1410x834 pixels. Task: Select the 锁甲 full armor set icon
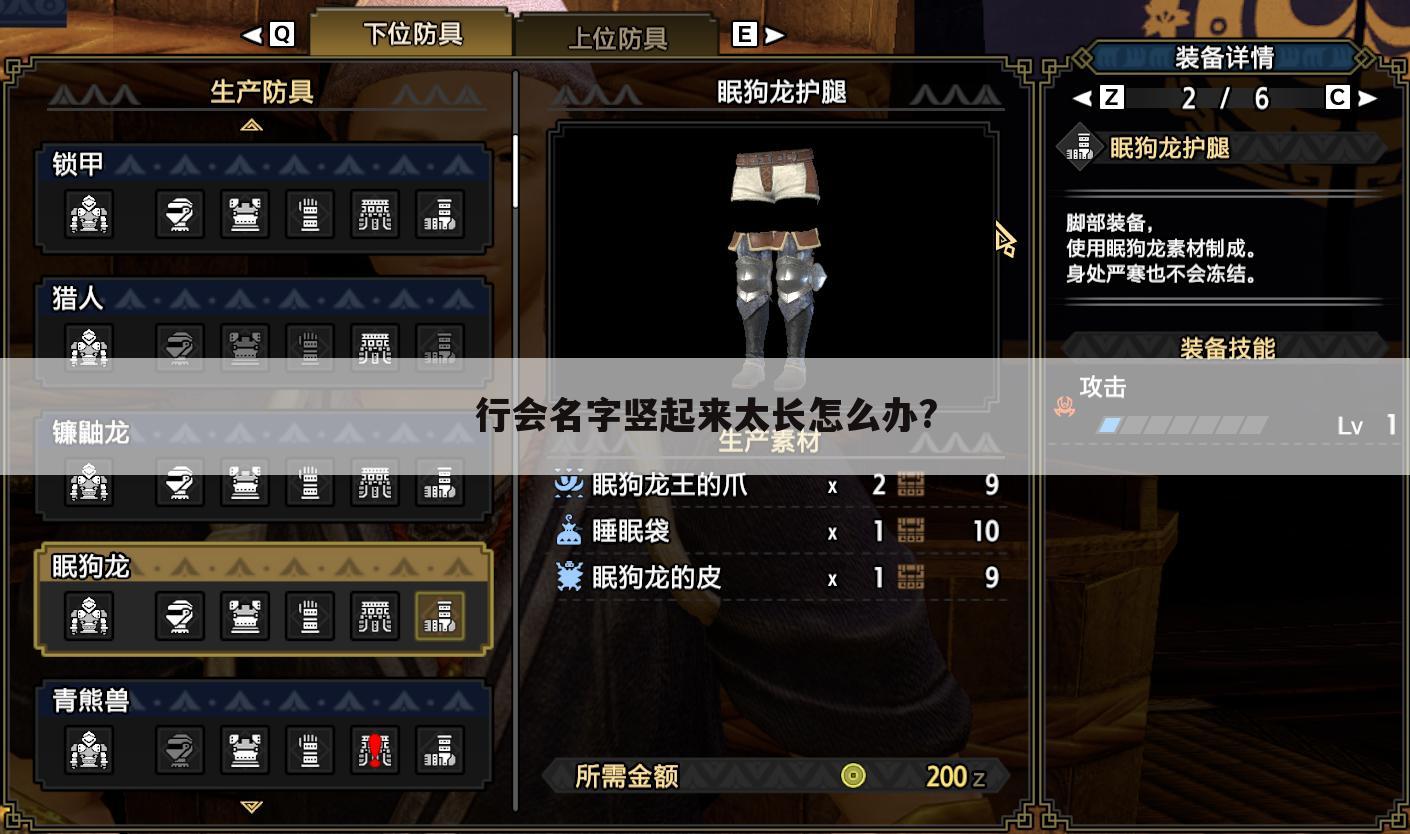(89, 214)
